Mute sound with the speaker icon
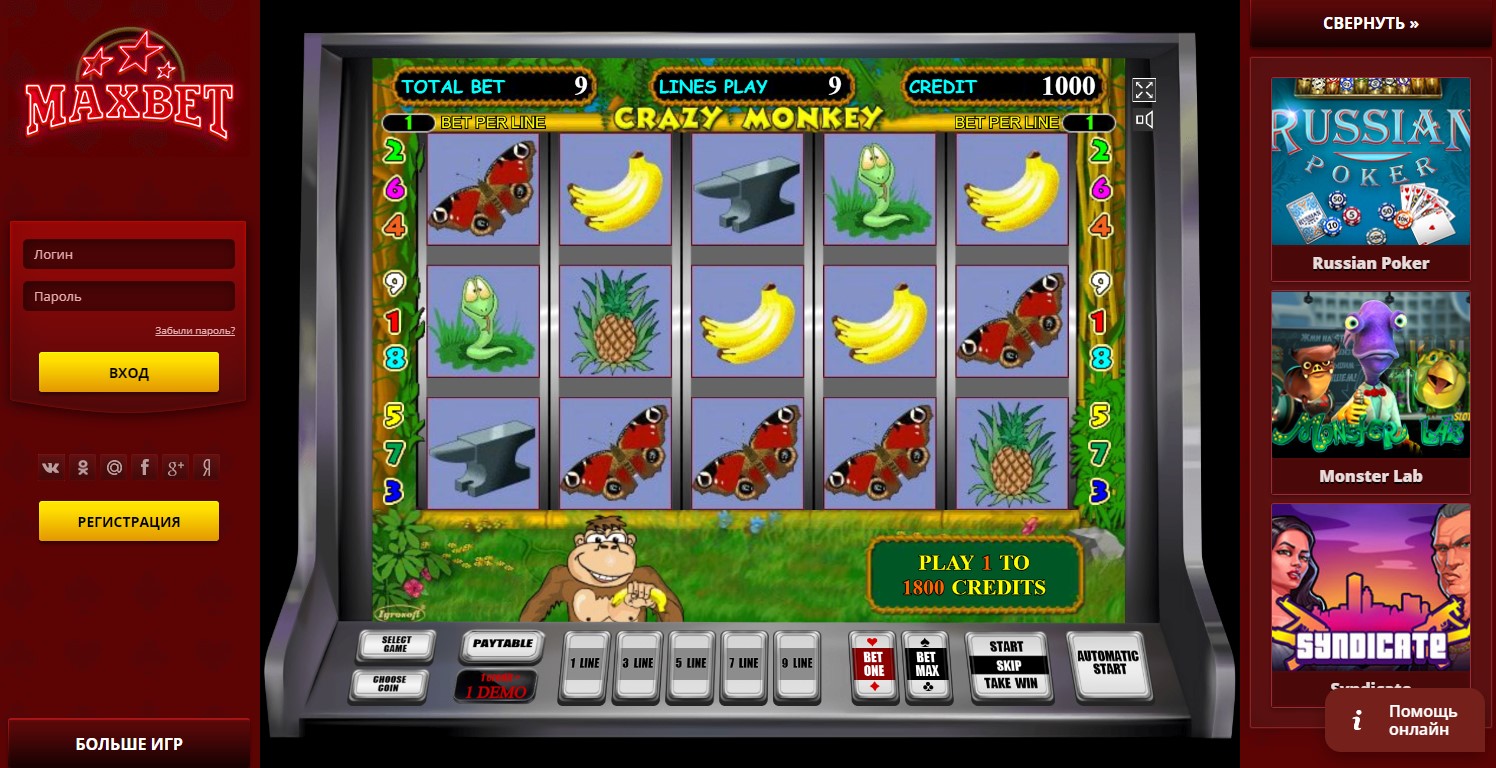Viewport: 1496px width, 768px height. click(x=1144, y=121)
